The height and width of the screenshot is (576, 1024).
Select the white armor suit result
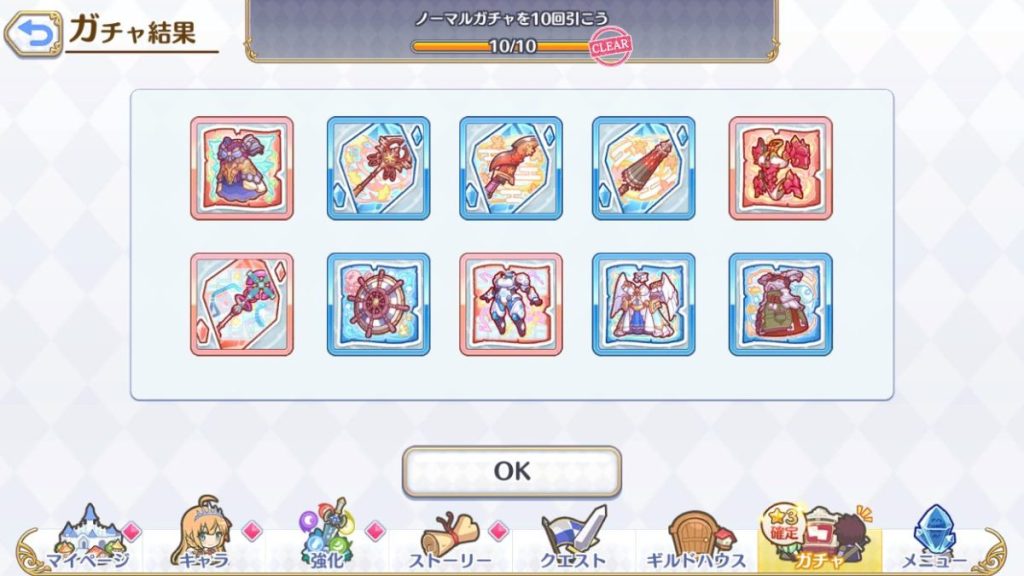click(511, 304)
